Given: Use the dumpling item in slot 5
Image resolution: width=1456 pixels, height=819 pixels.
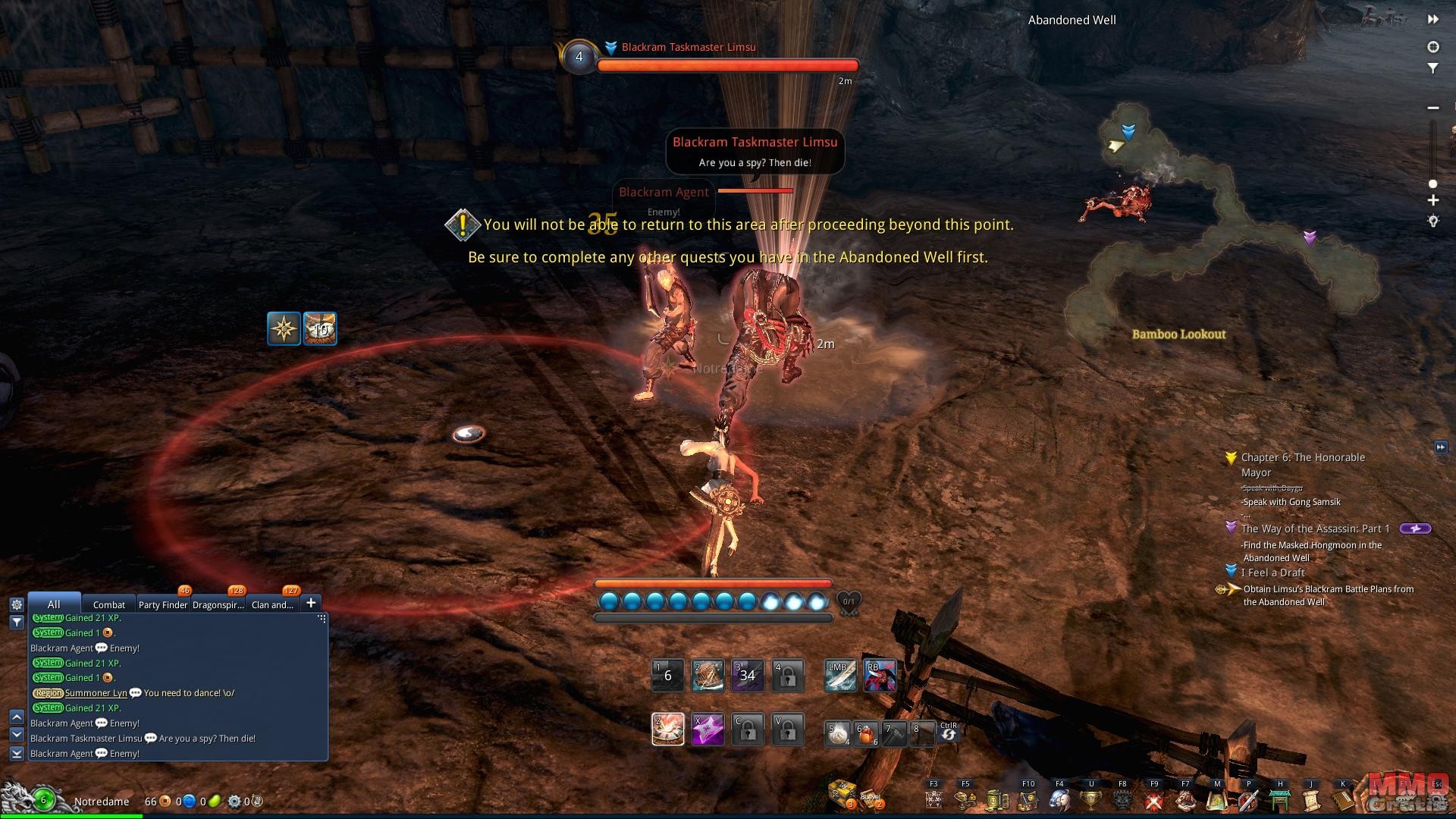Looking at the screenshot, I should pyautogui.click(x=838, y=734).
